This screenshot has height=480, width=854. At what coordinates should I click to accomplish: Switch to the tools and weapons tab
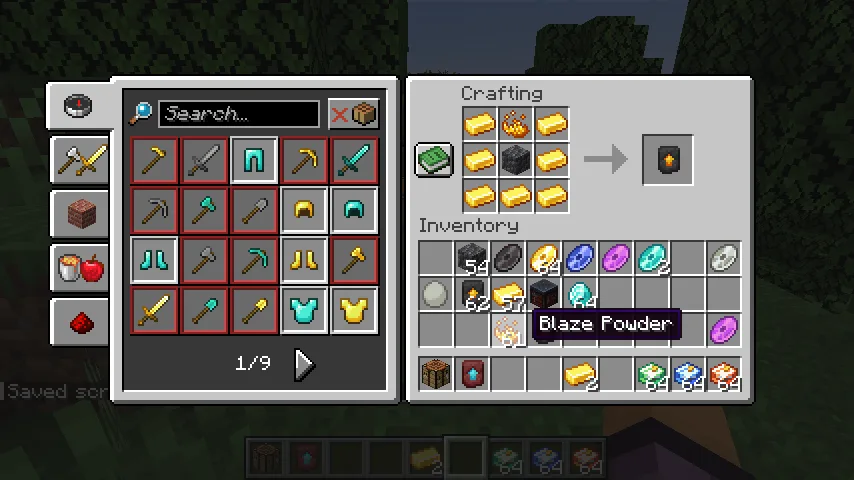coord(81,160)
